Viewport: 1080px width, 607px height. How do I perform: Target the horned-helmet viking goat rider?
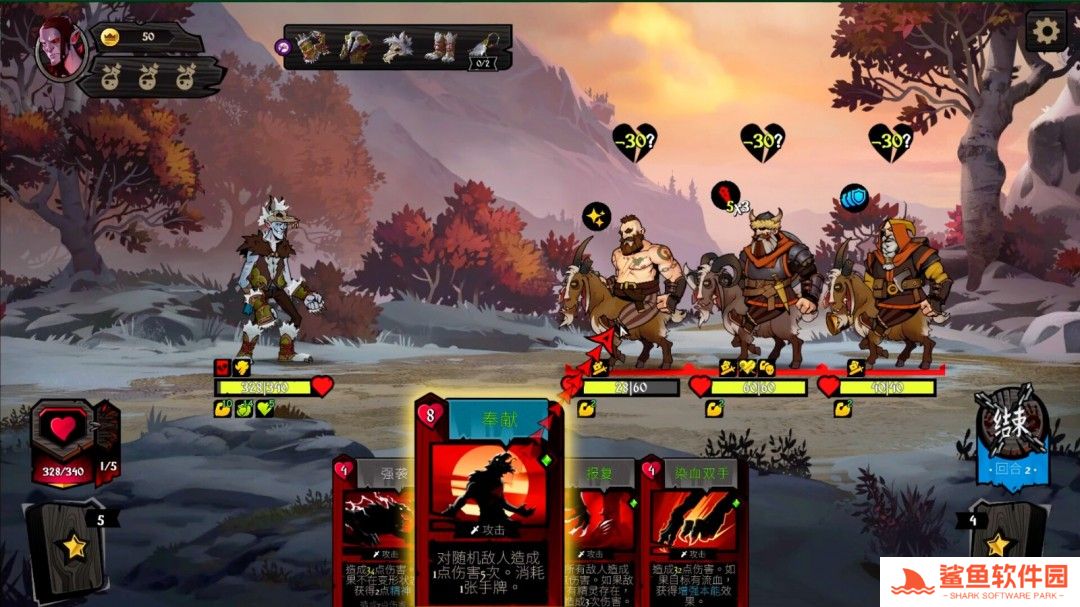(x=765, y=285)
